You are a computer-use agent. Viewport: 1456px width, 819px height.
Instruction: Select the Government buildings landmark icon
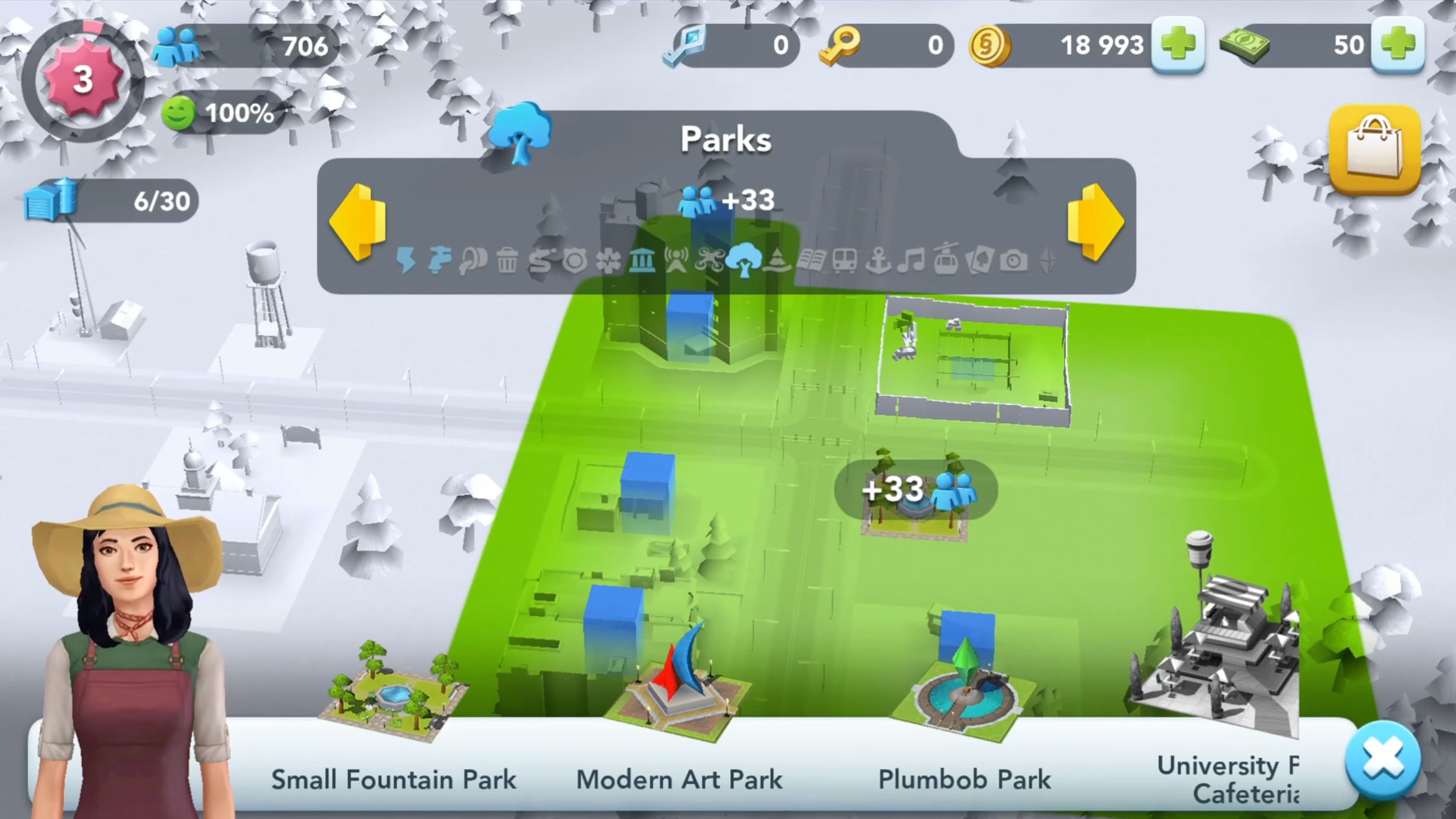coord(643,261)
